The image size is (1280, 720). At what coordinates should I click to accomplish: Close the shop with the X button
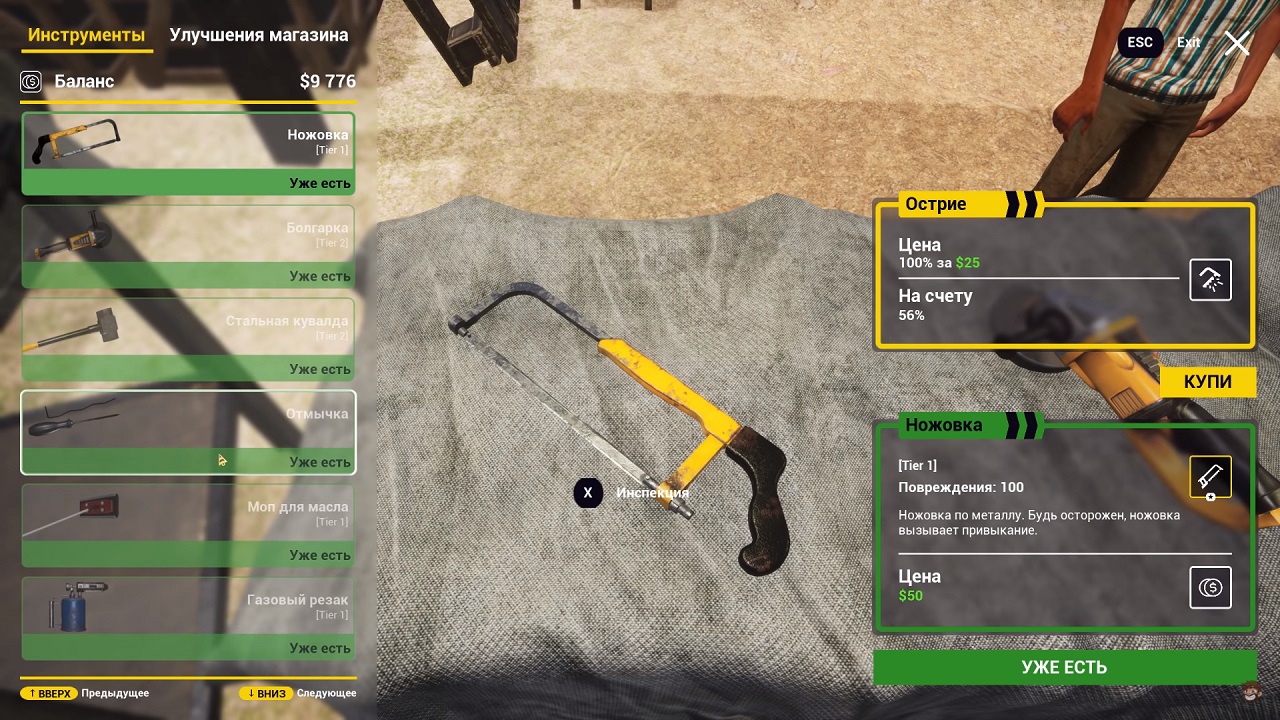coord(1238,43)
